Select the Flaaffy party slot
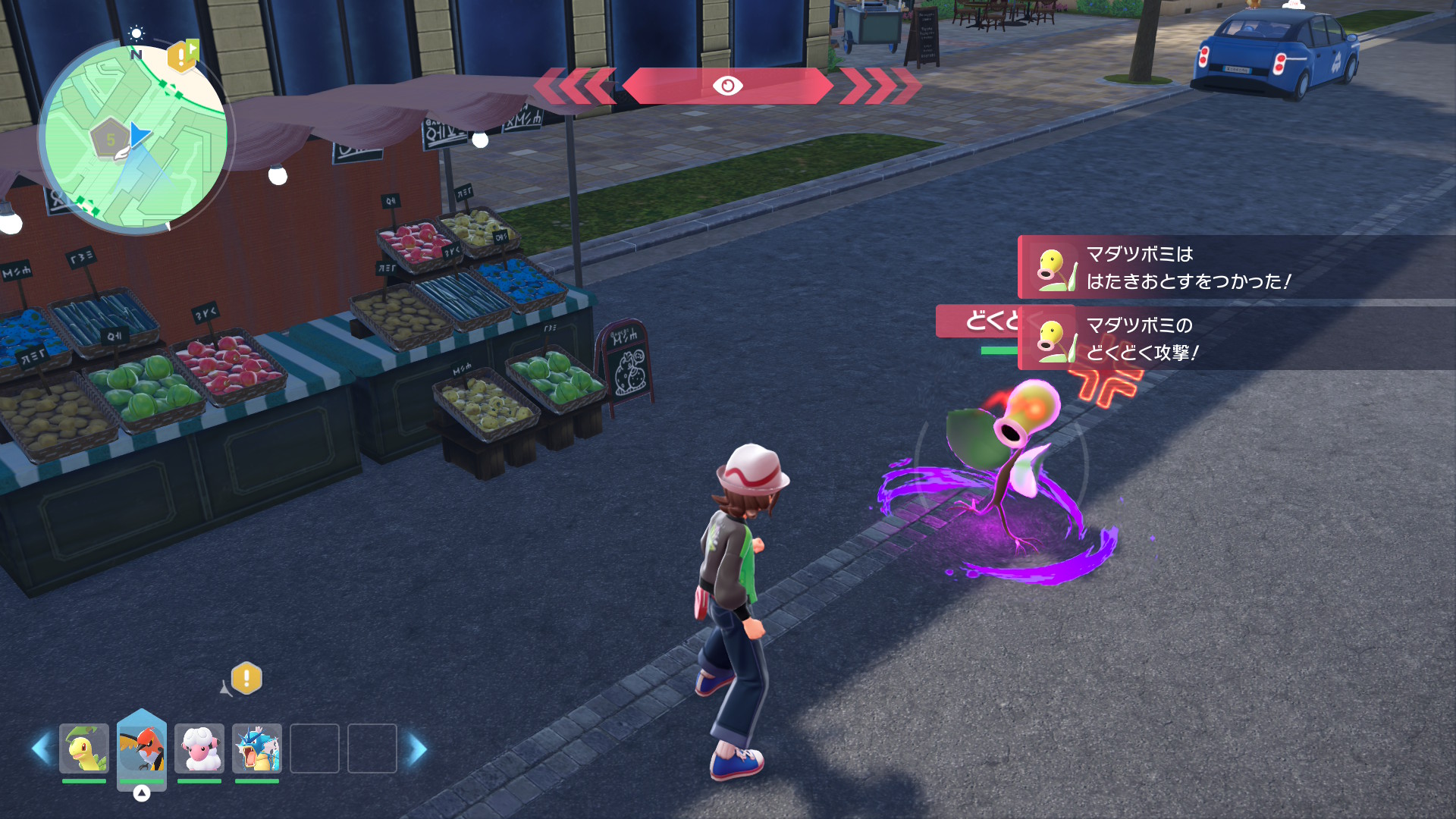 (199, 748)
